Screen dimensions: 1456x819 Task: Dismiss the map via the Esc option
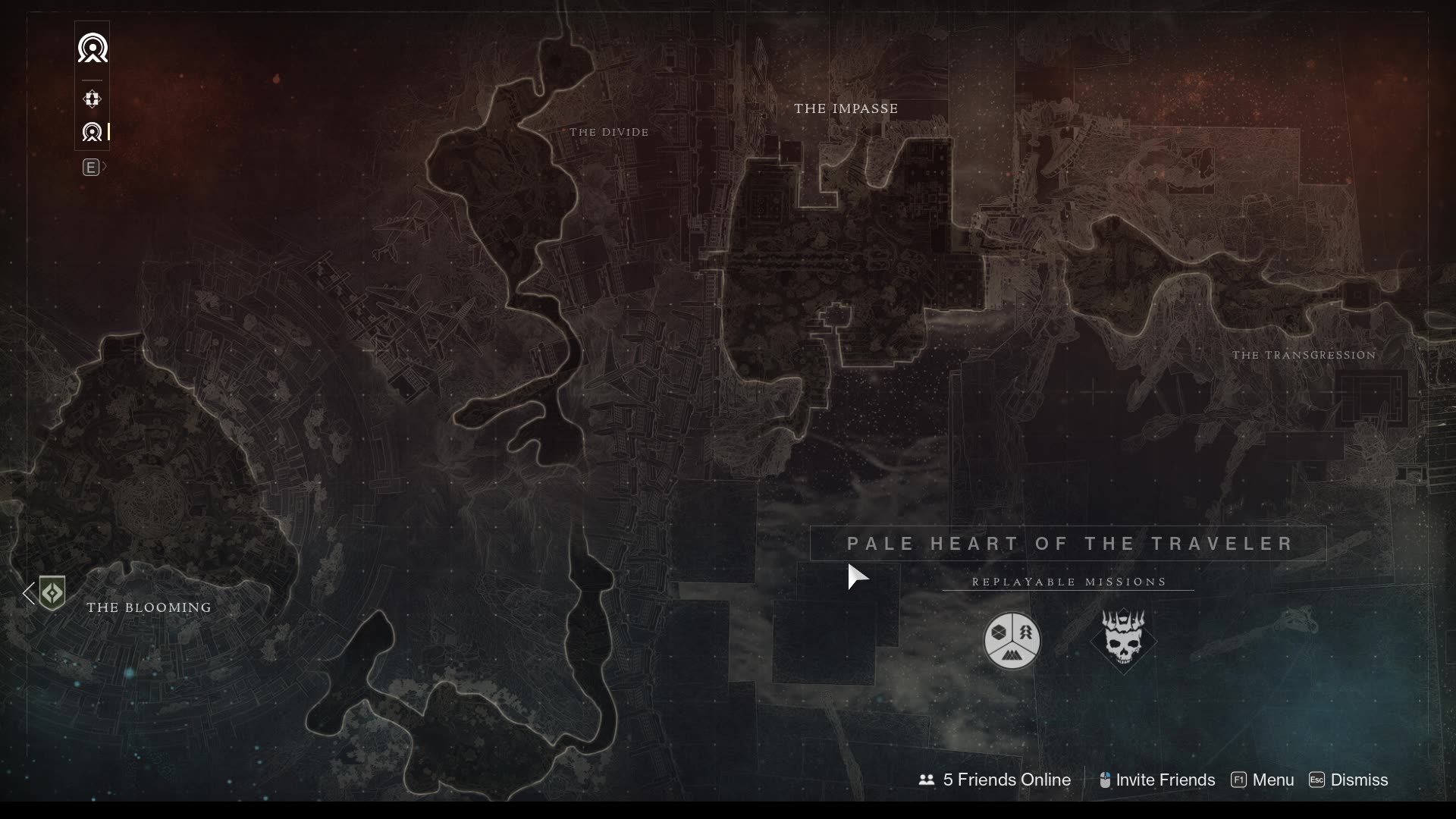(x=1349, y=780)
